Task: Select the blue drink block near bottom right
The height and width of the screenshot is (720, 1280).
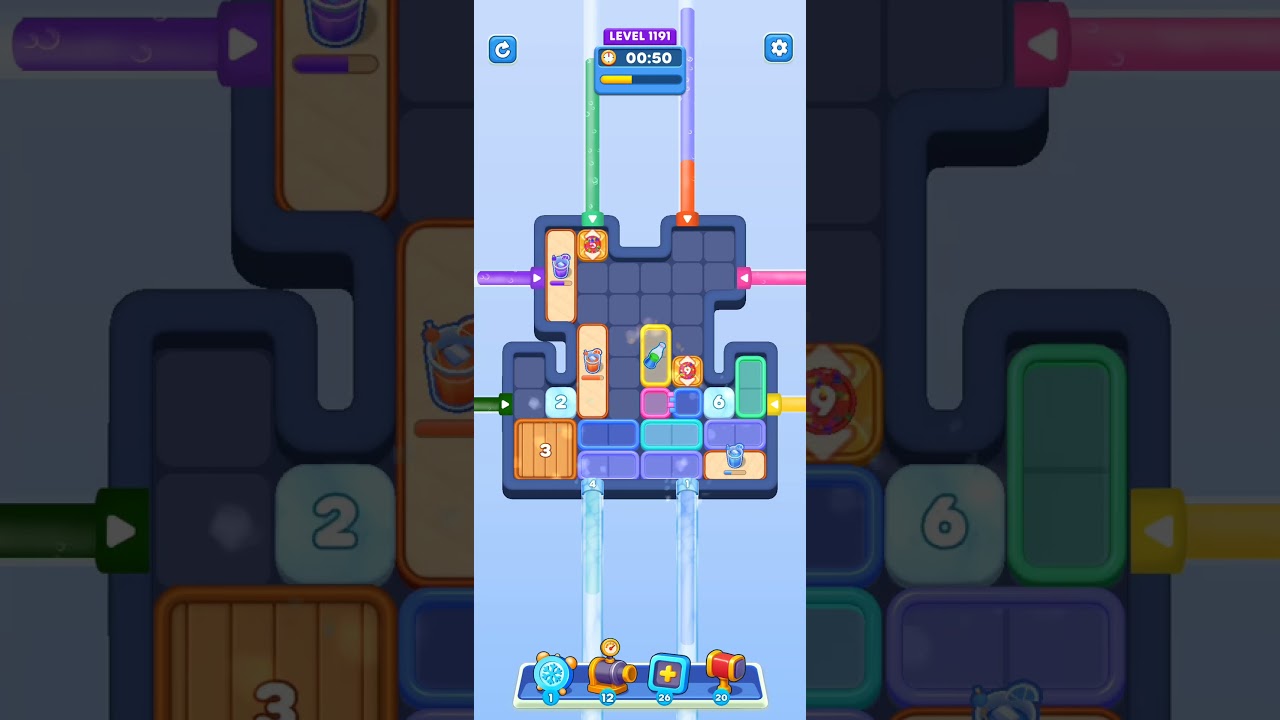Action: click(735, 462)
